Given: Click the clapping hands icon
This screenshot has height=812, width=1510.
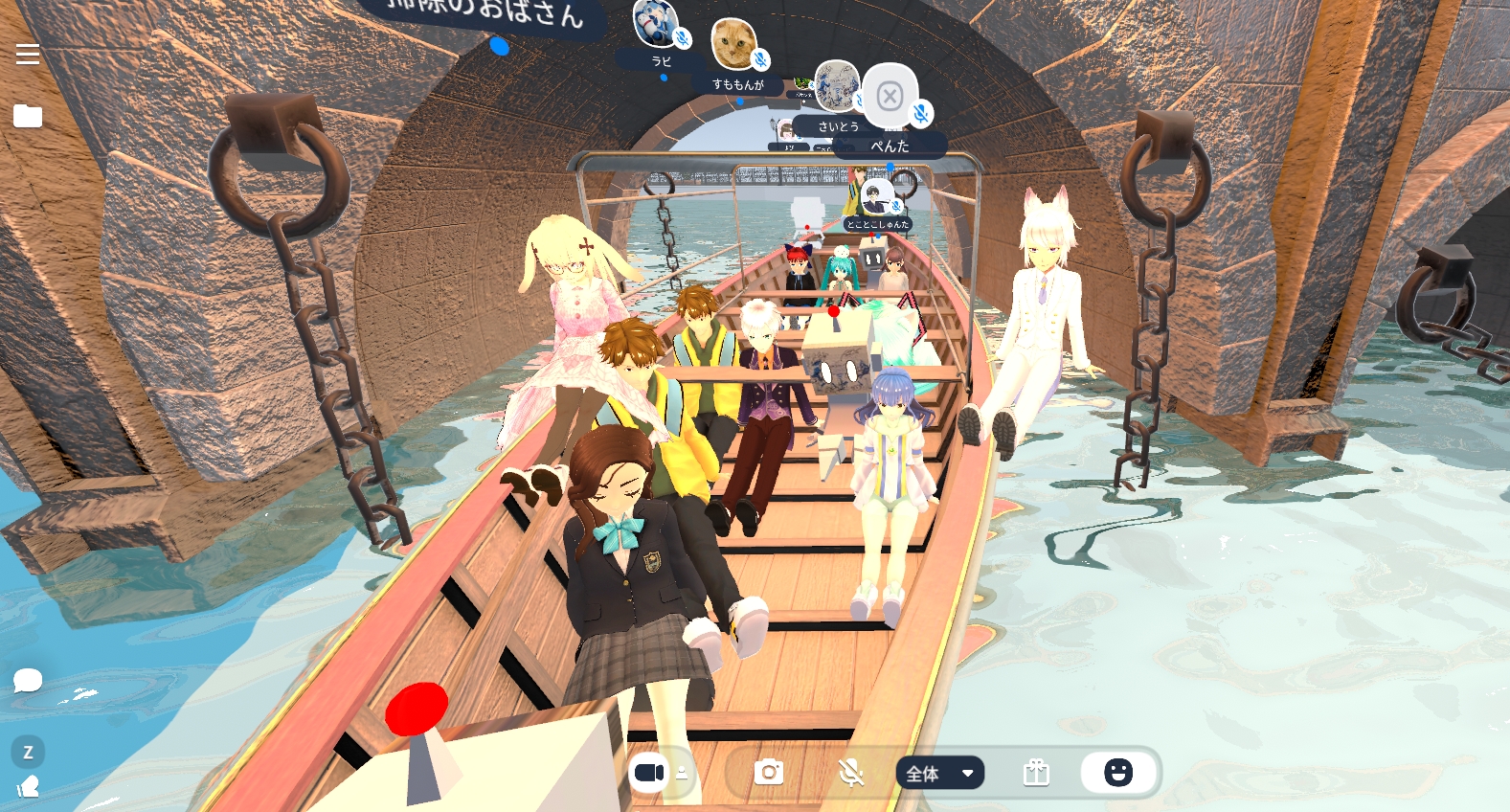Looking at the screenshot, I should click(x=28, y=787).
